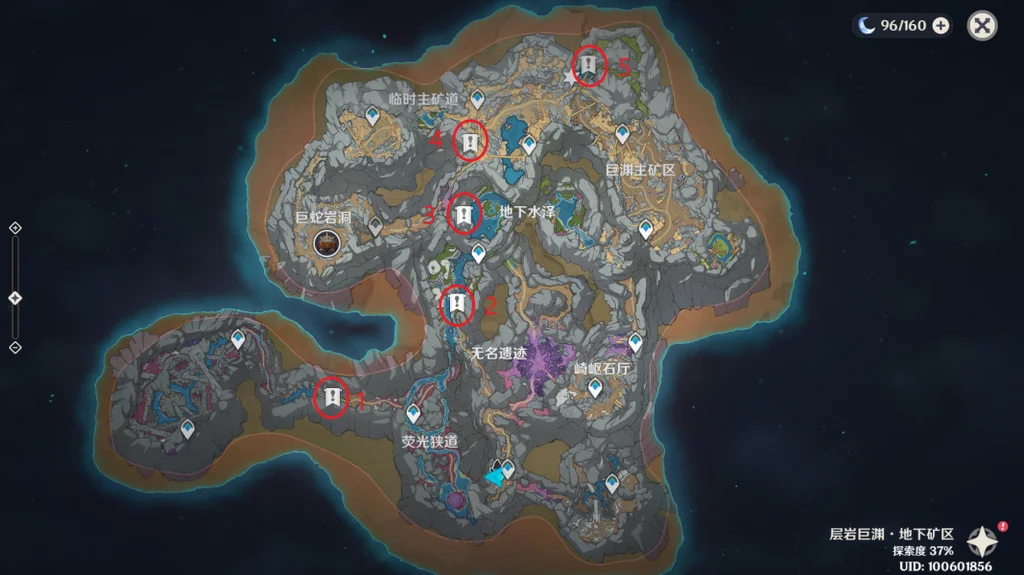Select the flag marker circled as number 1
This screenshot has height=575, width=1024.
point(331,397)
